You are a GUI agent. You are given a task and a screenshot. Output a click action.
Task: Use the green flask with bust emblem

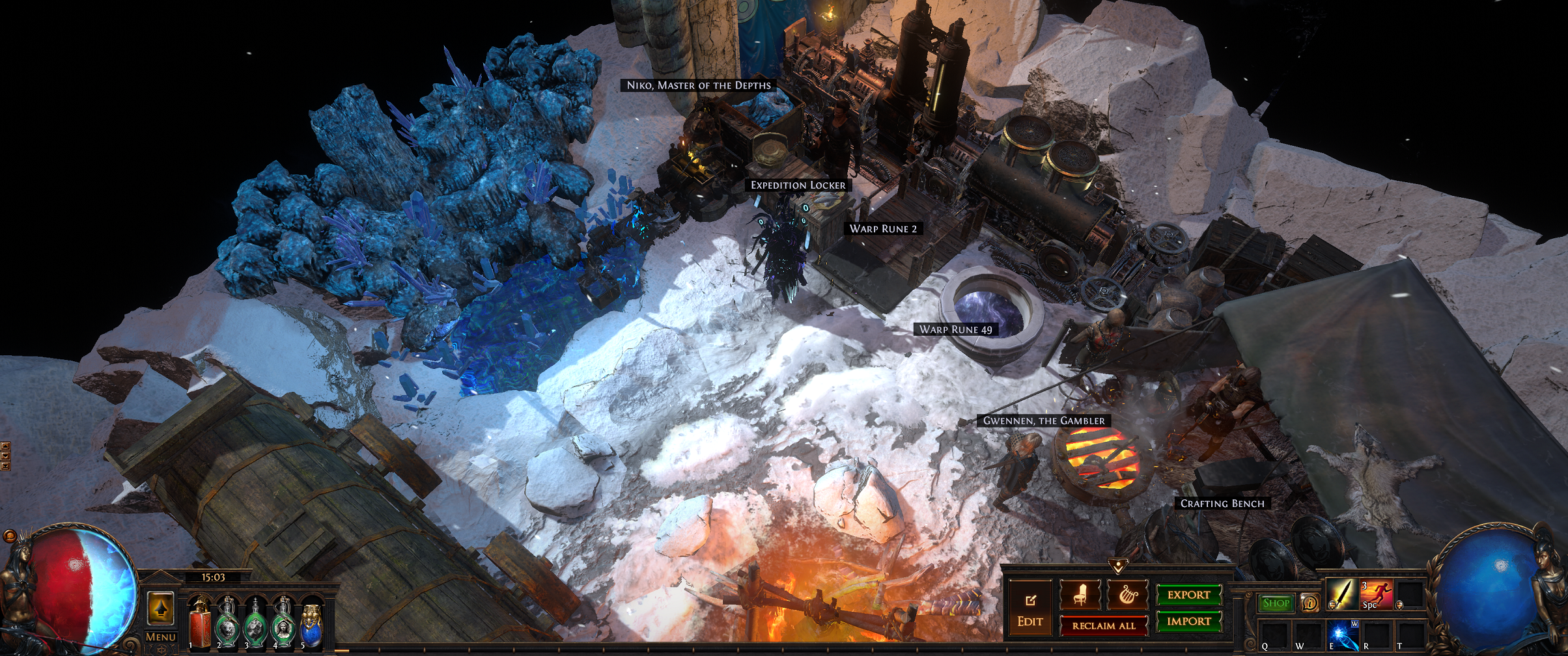[283, 623]
